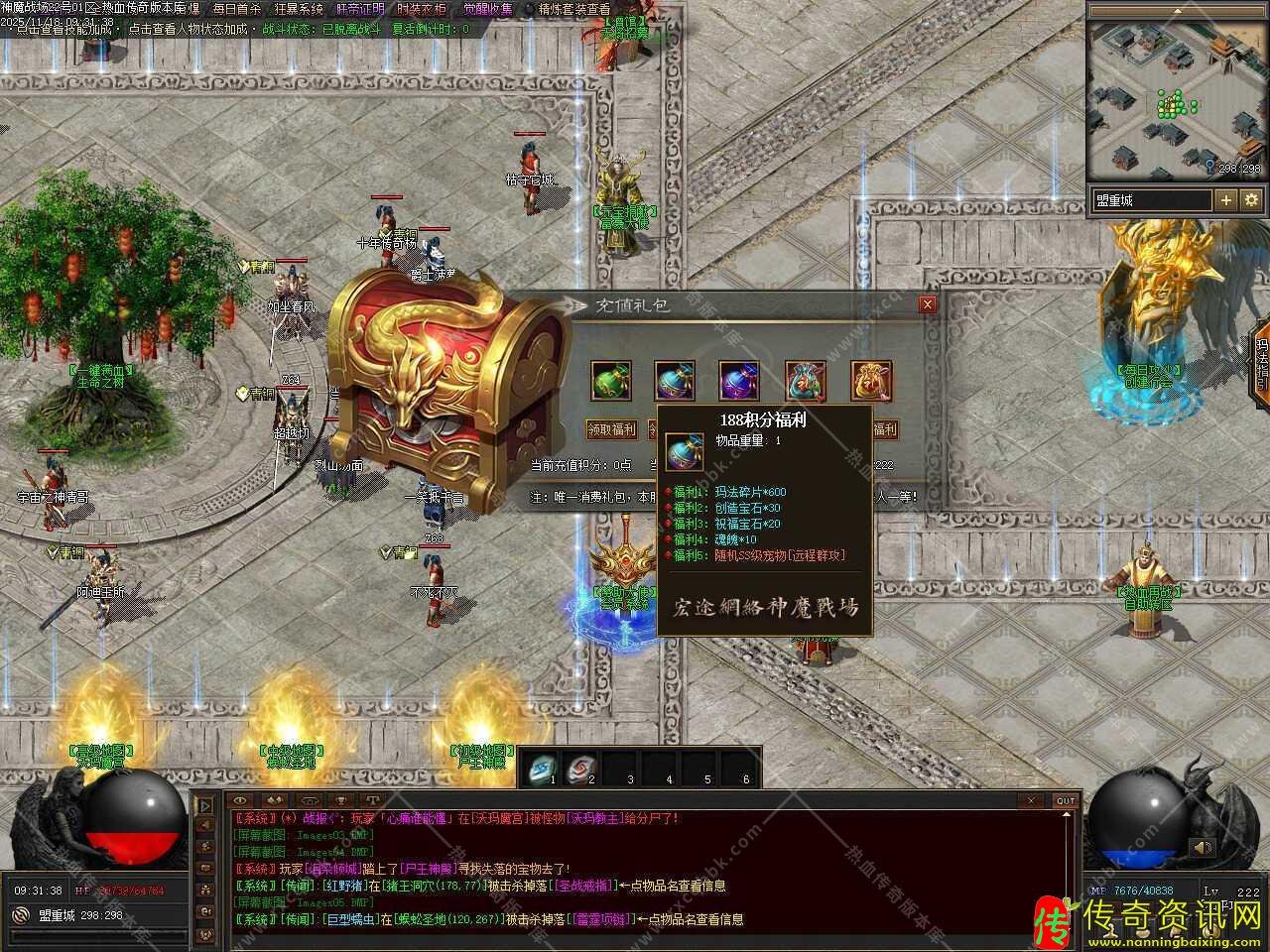Click the OUT button on chat panel
The height and width of the screenshot is (952, 1270).
pyautogui.click(x=1065, y=800)
